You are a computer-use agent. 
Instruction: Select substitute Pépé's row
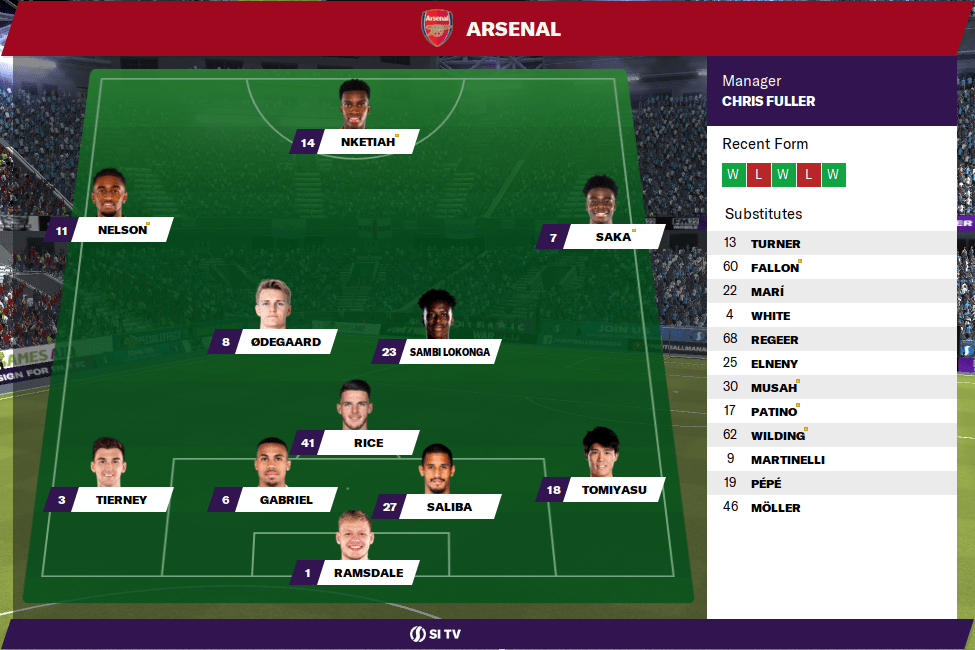coord(766,484)
